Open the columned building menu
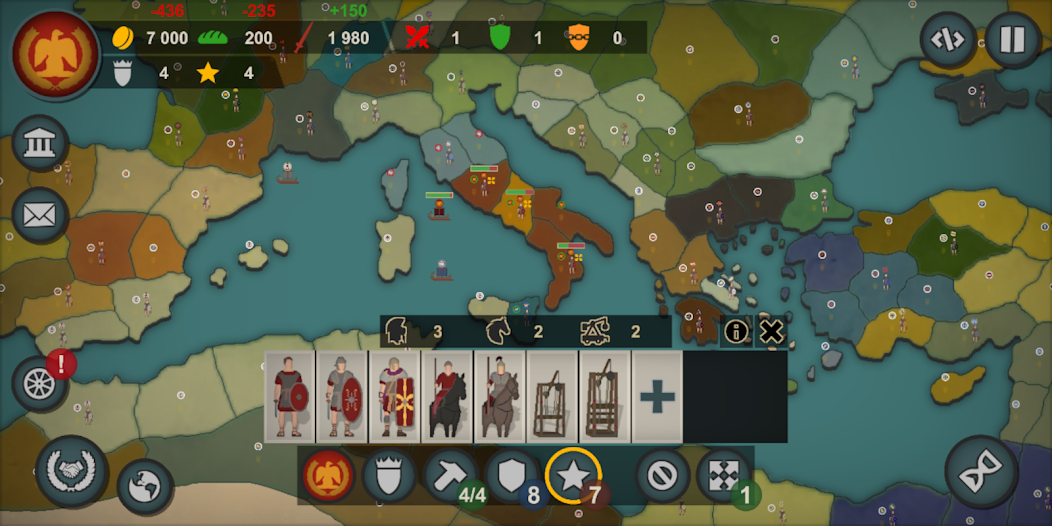 click(x=40, y=144)
